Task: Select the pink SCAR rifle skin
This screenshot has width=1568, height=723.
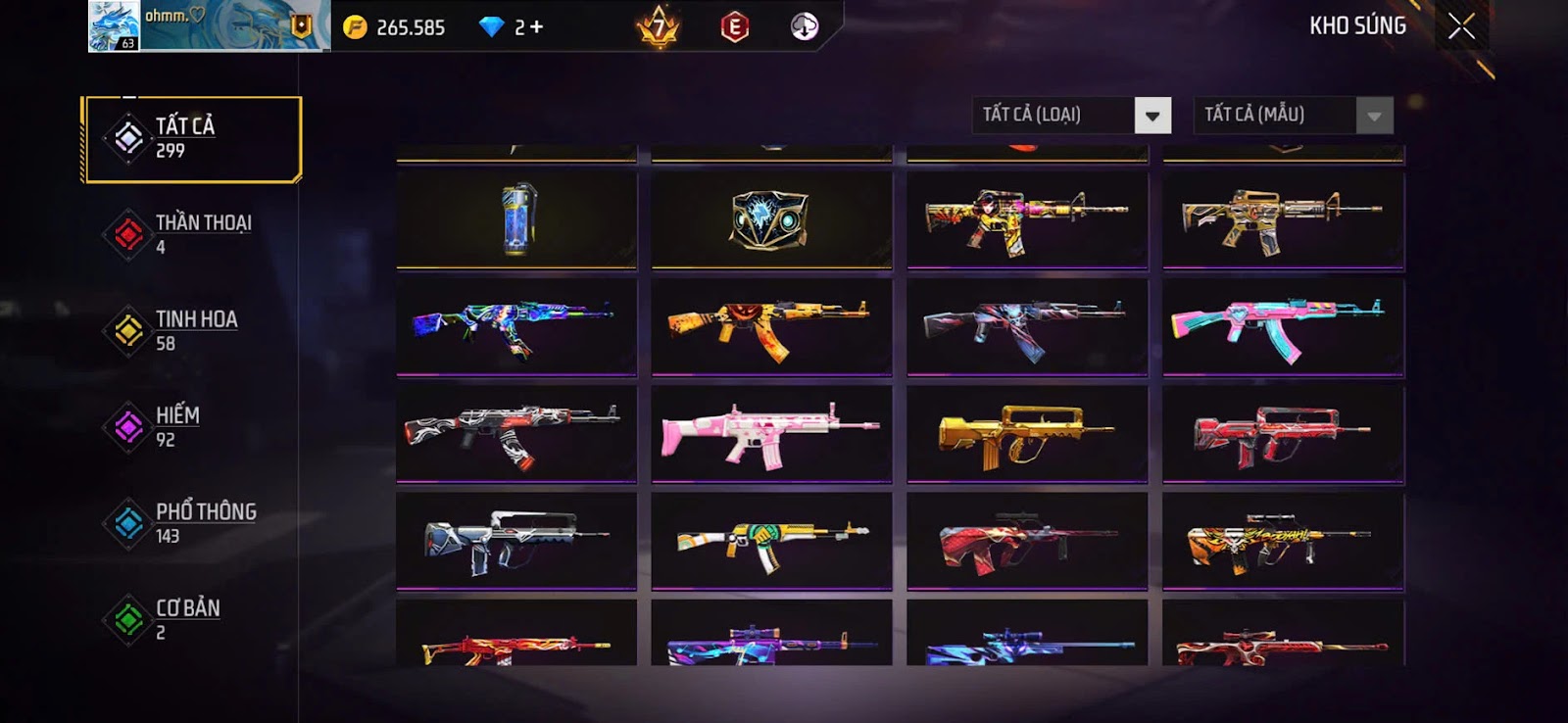Action: [x=771, y=433]
